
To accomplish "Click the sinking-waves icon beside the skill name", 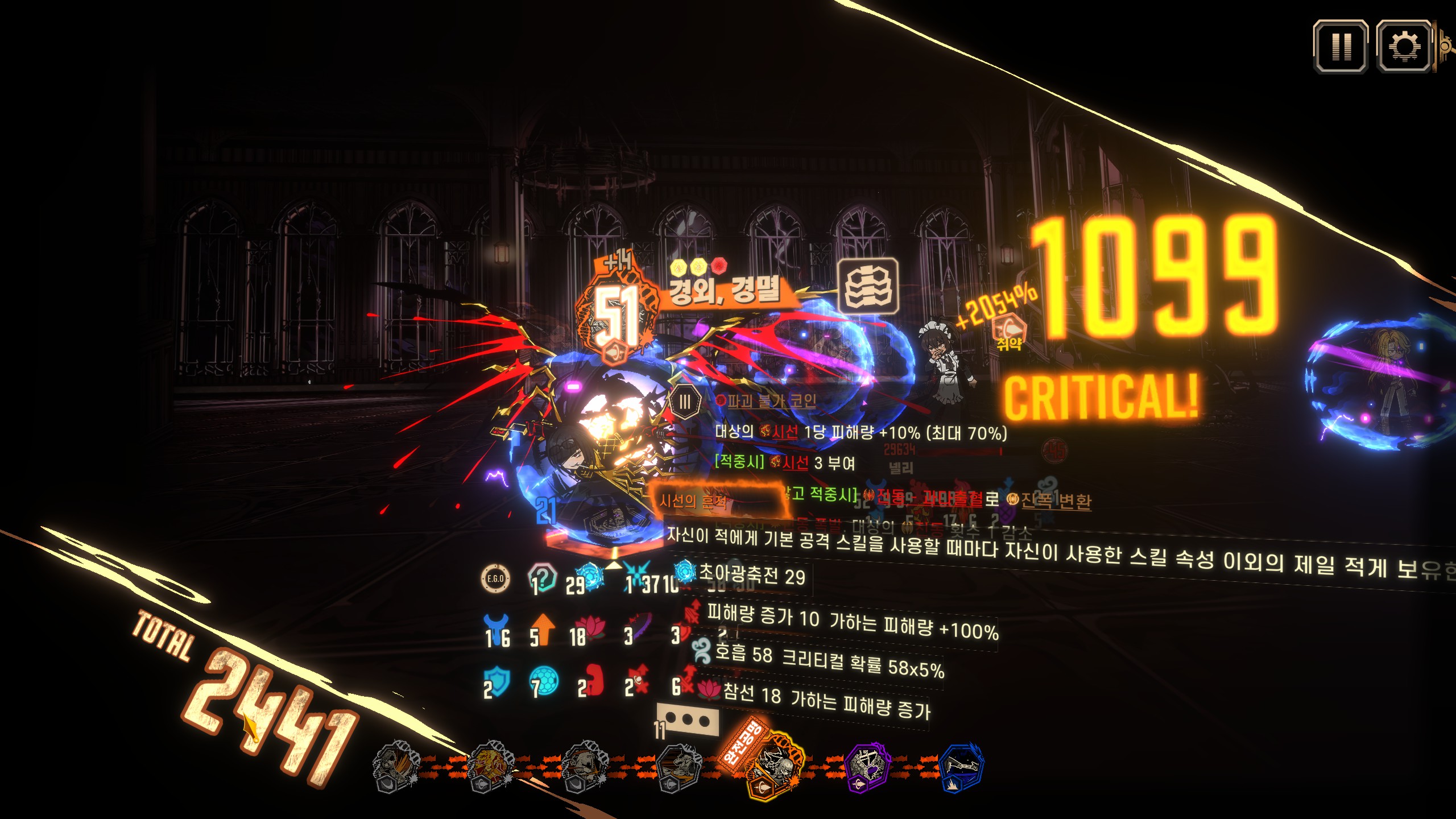I will pyautogui.click(x=869, y=287).
